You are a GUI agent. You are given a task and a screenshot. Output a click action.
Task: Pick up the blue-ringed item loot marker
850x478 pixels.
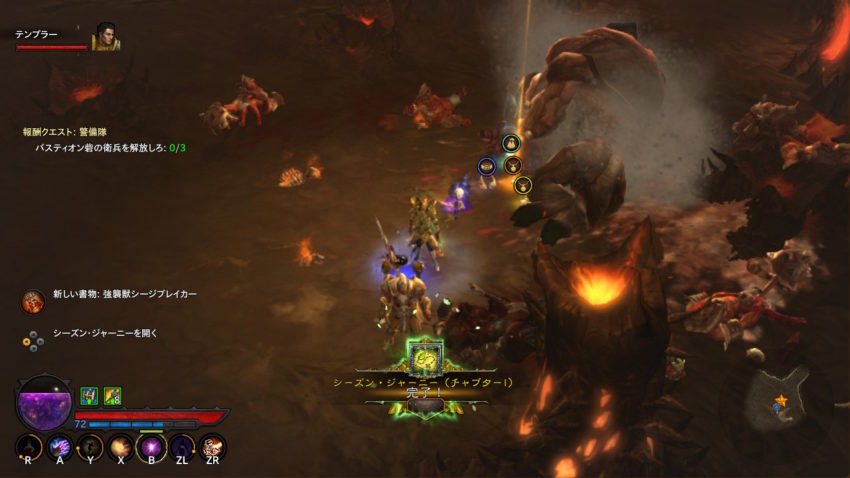(487, 166)
